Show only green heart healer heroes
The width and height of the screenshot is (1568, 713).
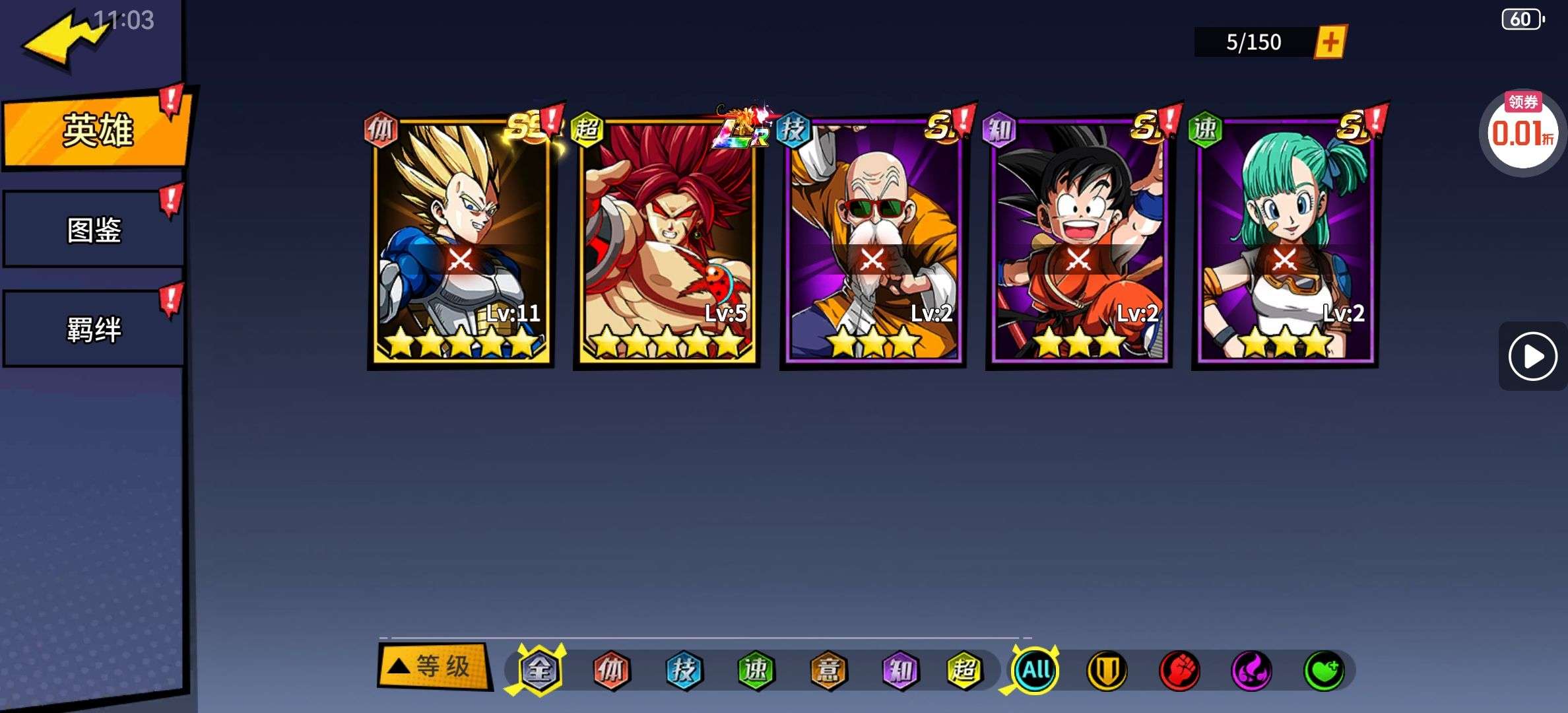[1324, 671]
